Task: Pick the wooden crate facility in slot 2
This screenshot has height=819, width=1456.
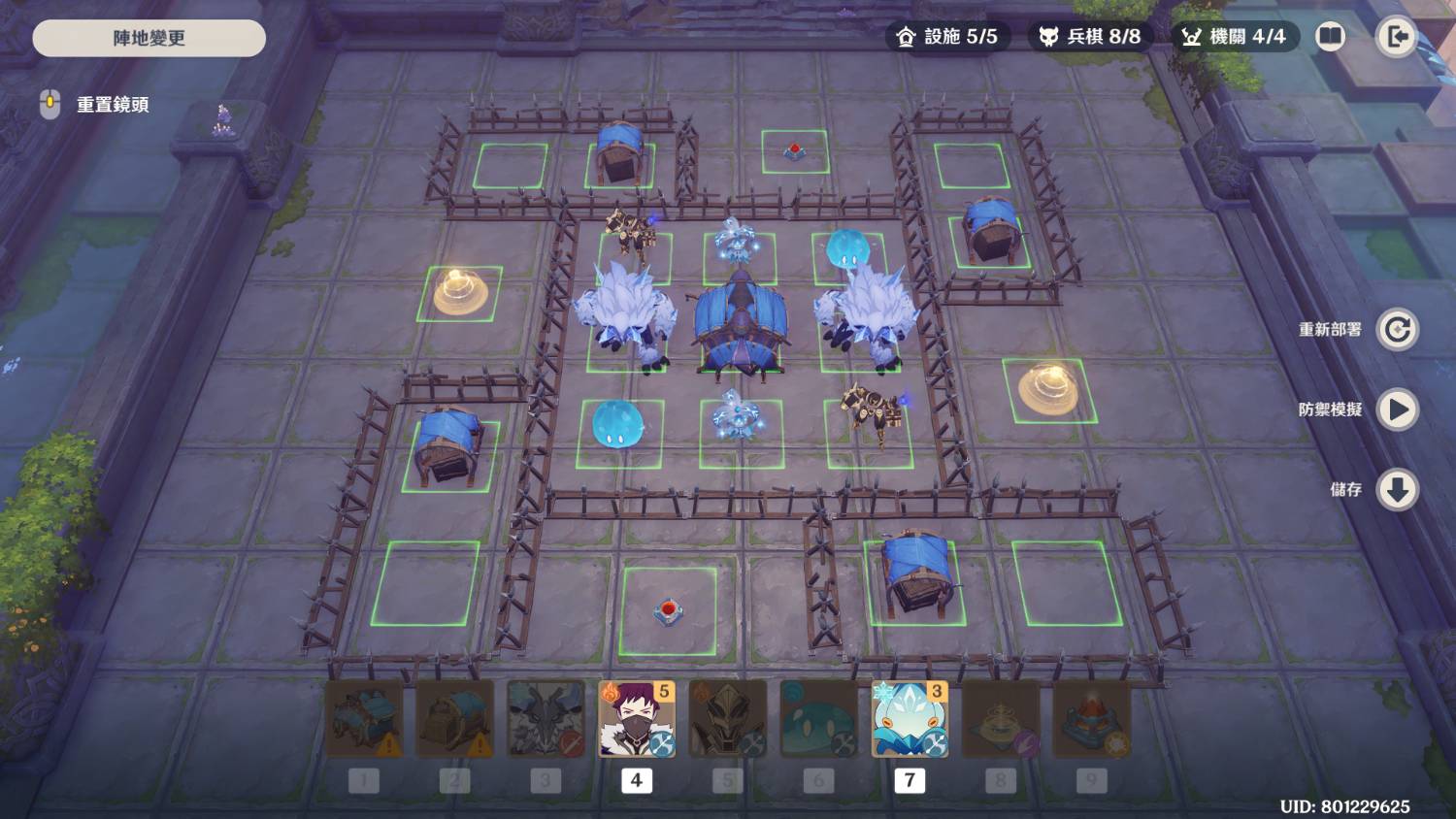Action: [x=454, y=719]
